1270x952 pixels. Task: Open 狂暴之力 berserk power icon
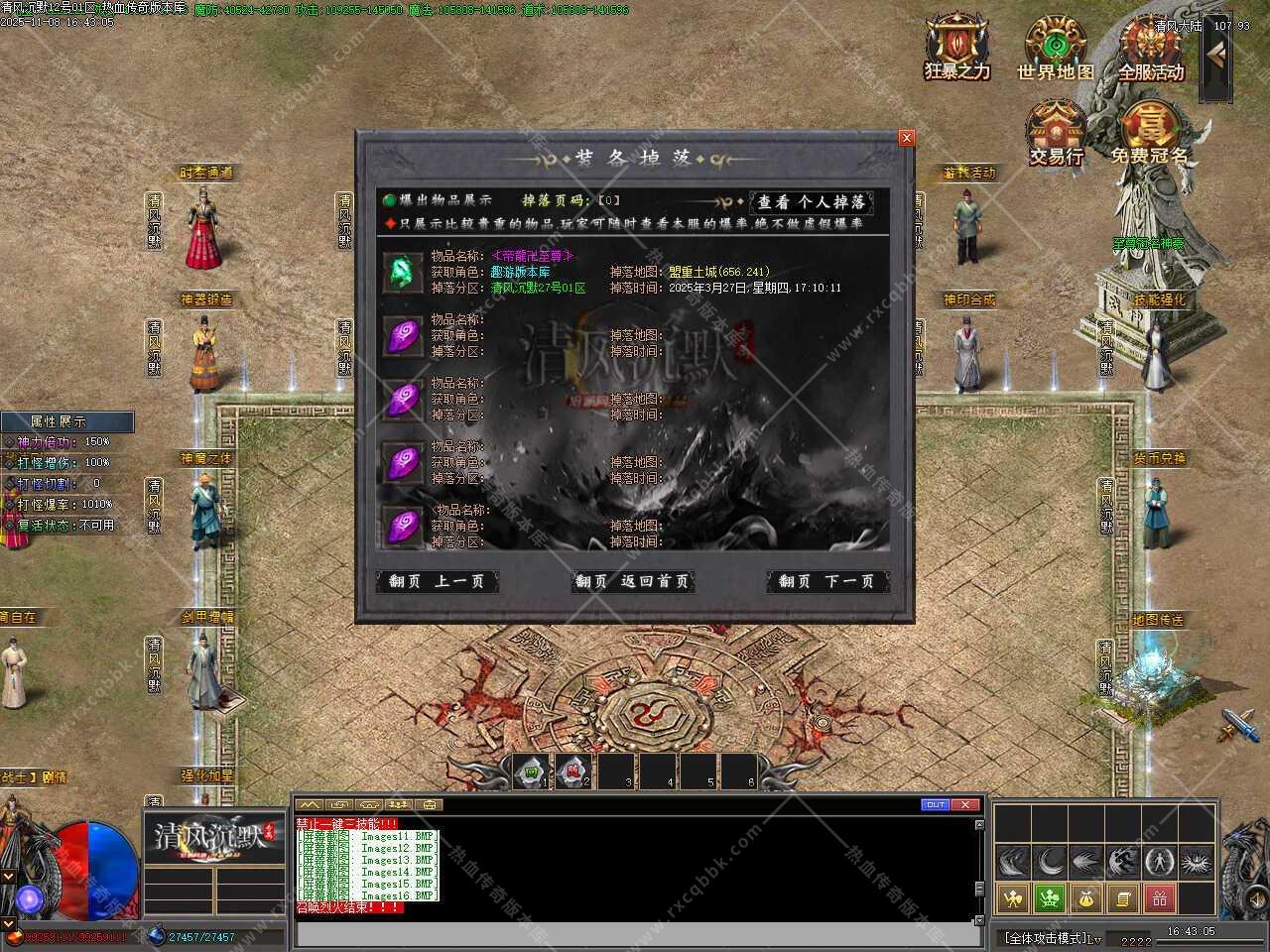click(956, 47)
